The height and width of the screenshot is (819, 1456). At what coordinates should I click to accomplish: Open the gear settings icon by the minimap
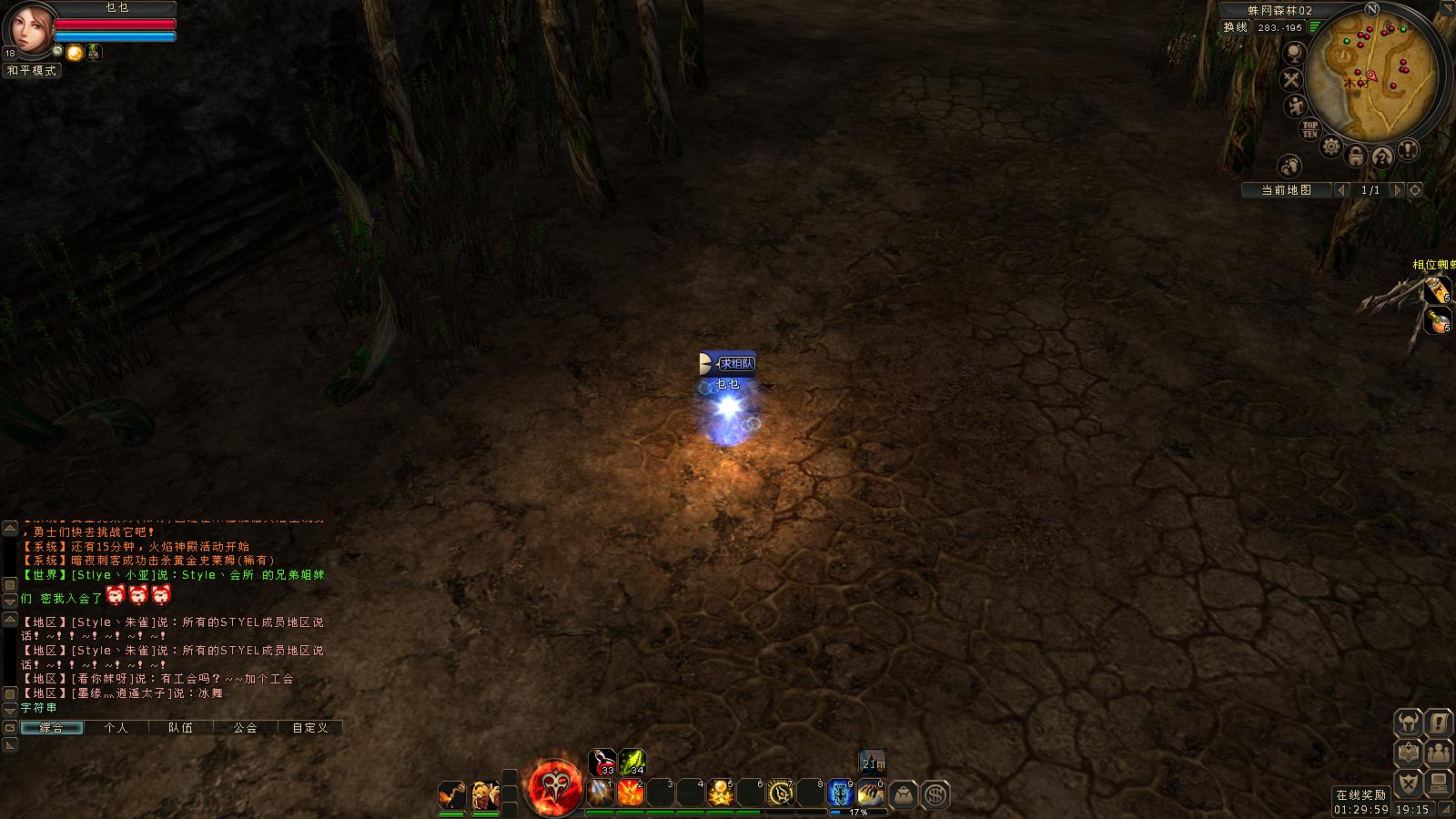pyautogui.click(x=1331, y=147)
